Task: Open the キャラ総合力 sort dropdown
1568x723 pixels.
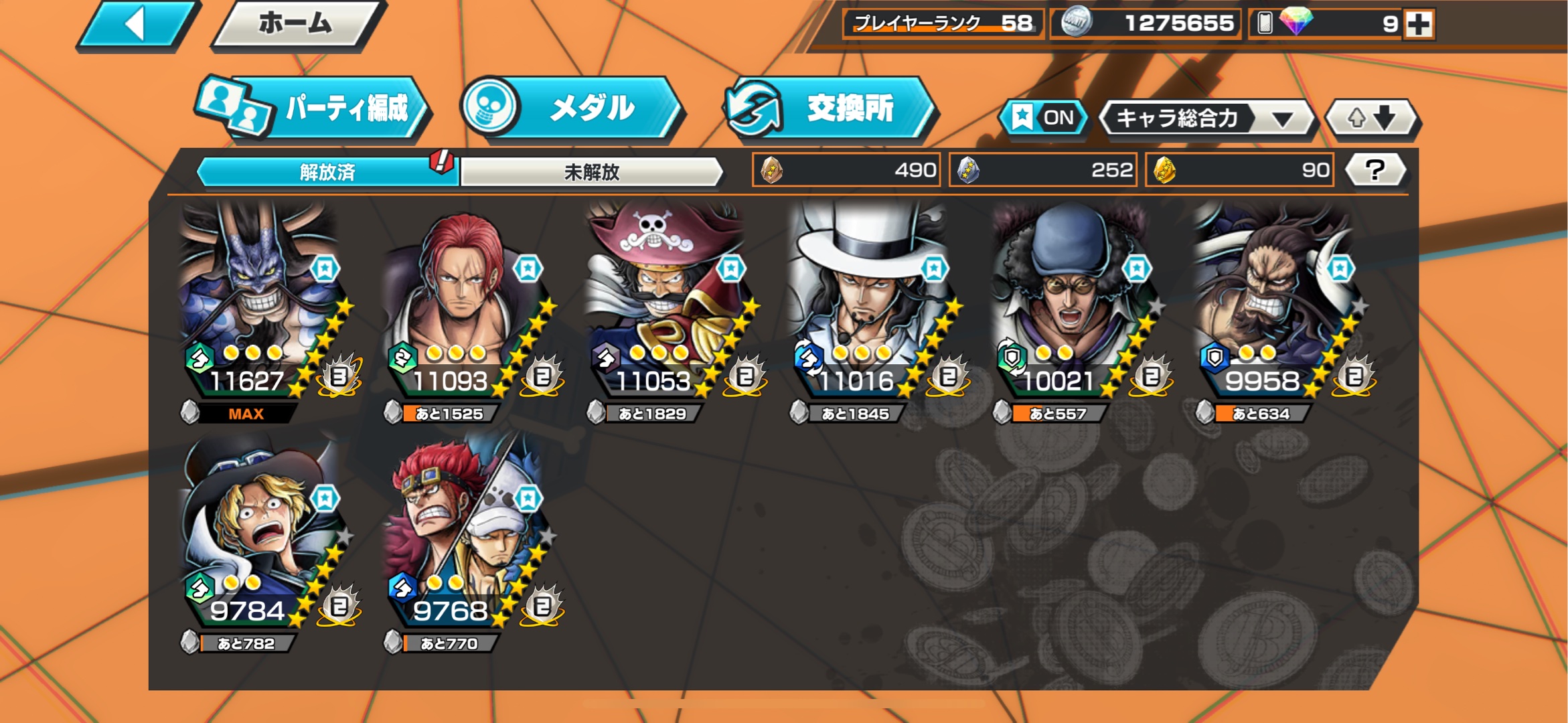Action: (1206, 119)
